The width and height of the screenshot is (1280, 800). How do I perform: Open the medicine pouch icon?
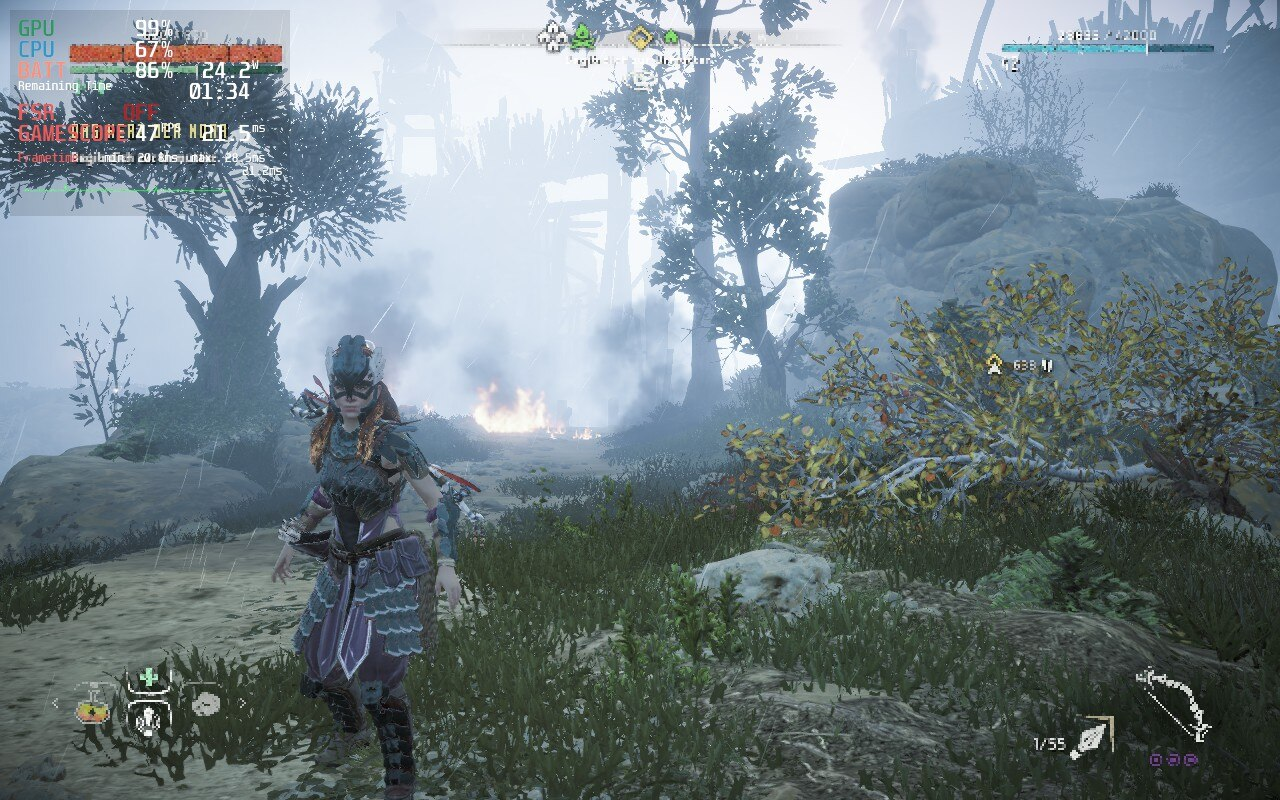148,720
